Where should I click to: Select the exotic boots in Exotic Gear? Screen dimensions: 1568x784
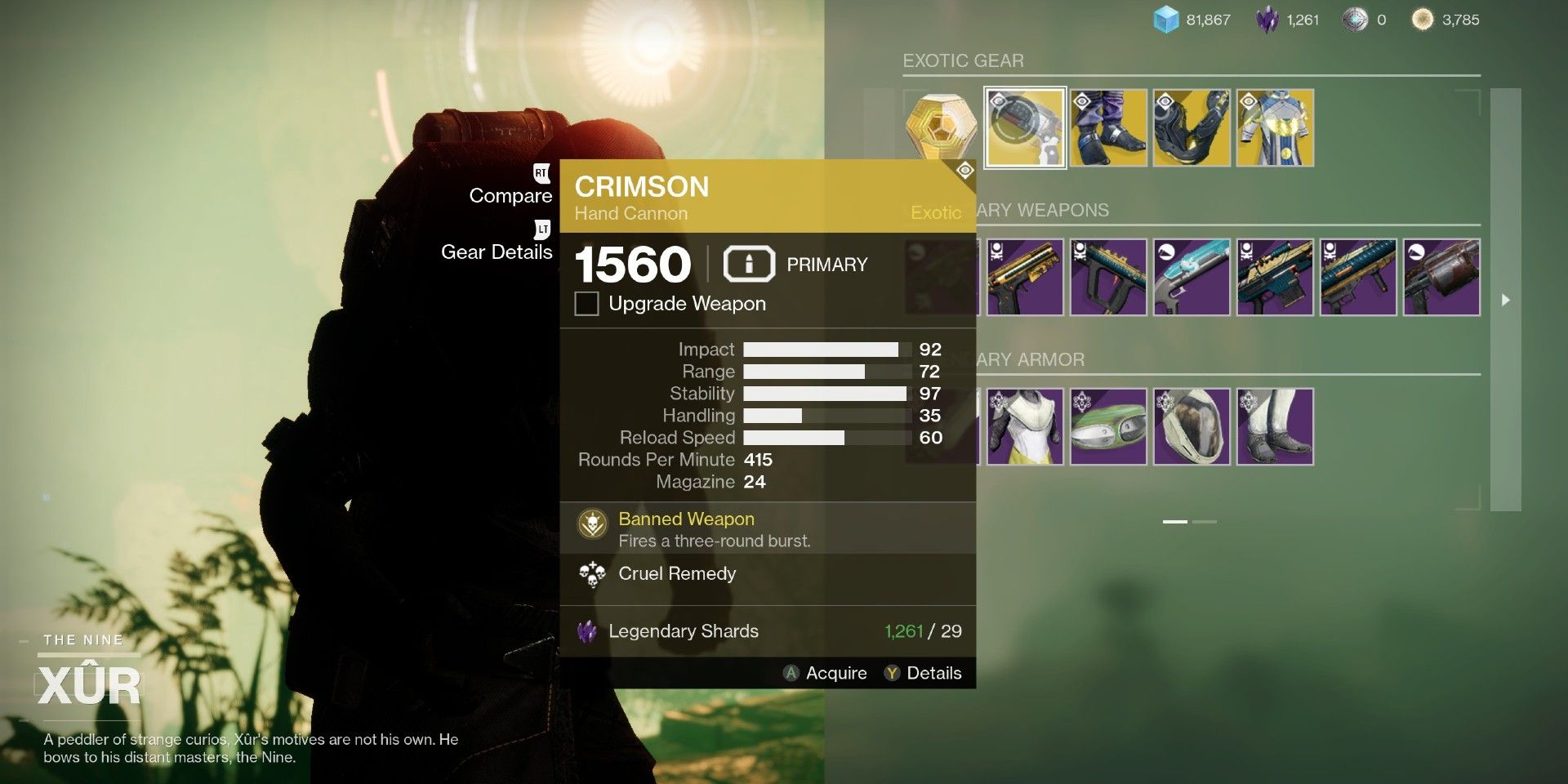[1108, 127]
